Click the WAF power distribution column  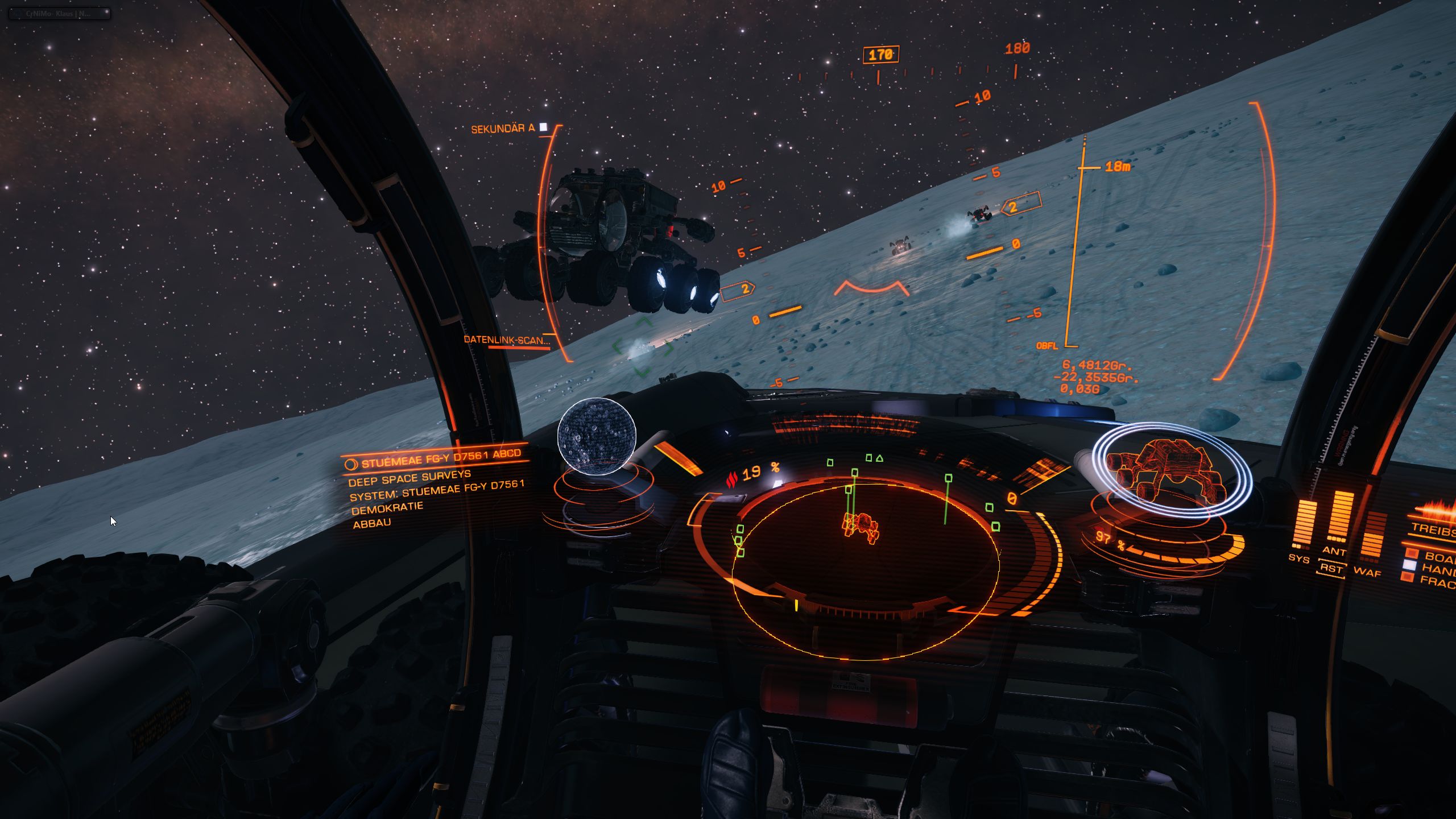pos(1374,535)
